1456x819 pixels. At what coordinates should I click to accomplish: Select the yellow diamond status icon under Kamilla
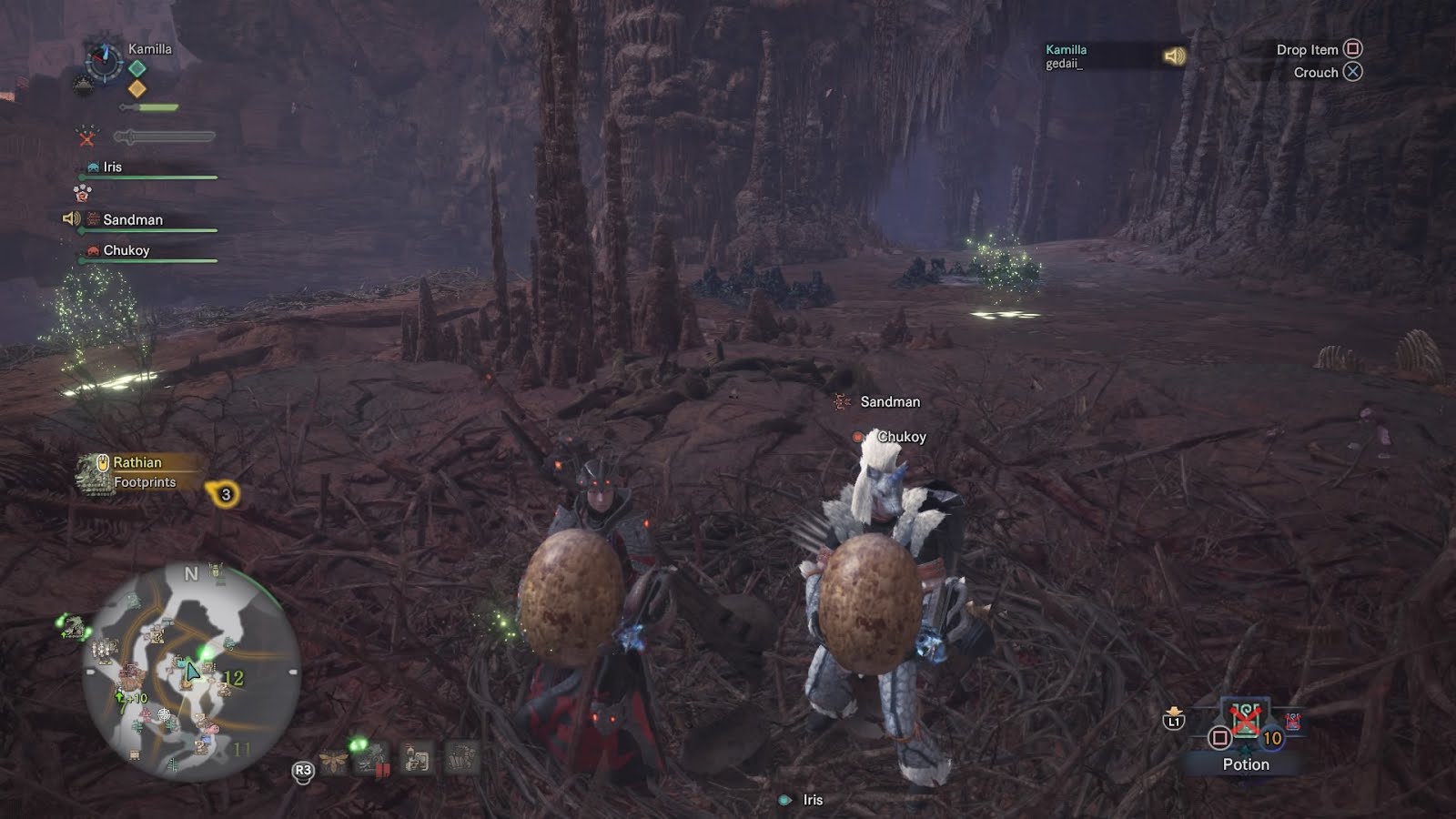click(136, 88)
